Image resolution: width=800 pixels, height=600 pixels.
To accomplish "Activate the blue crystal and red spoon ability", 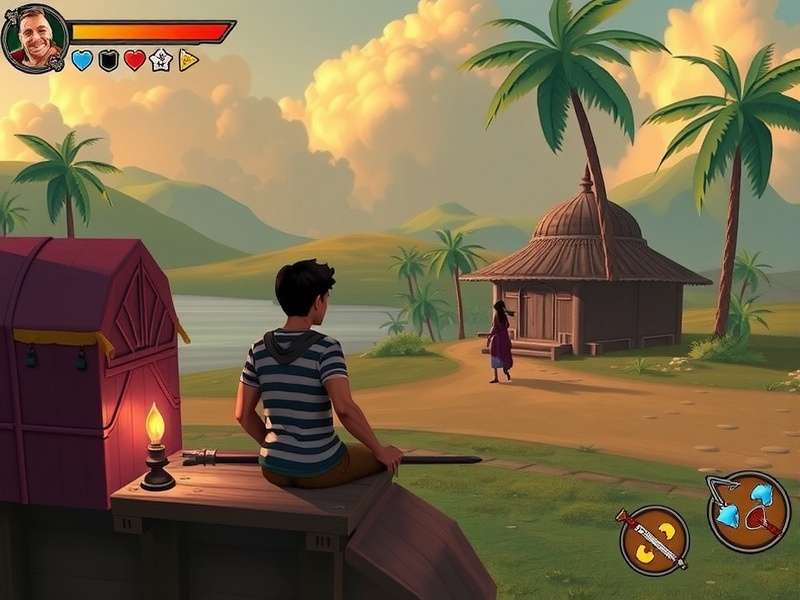I will [749, 511].
